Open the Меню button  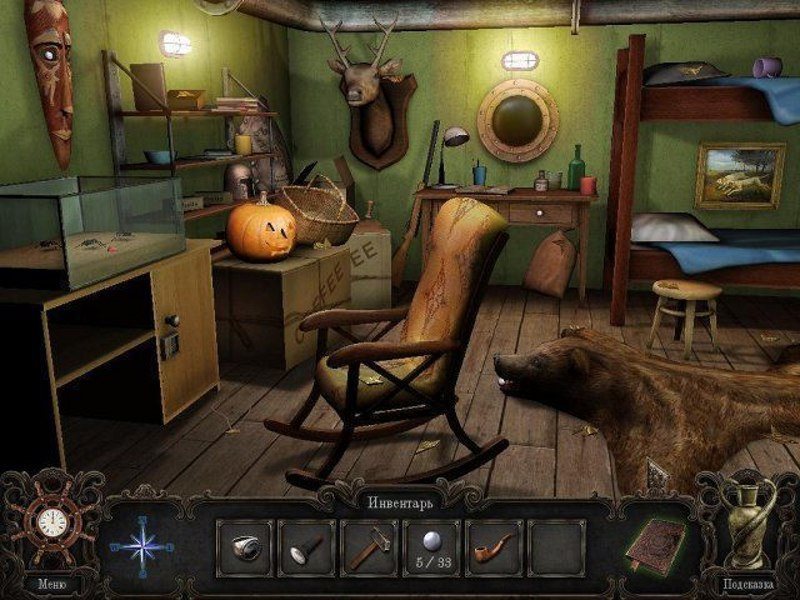coord(51,583)
